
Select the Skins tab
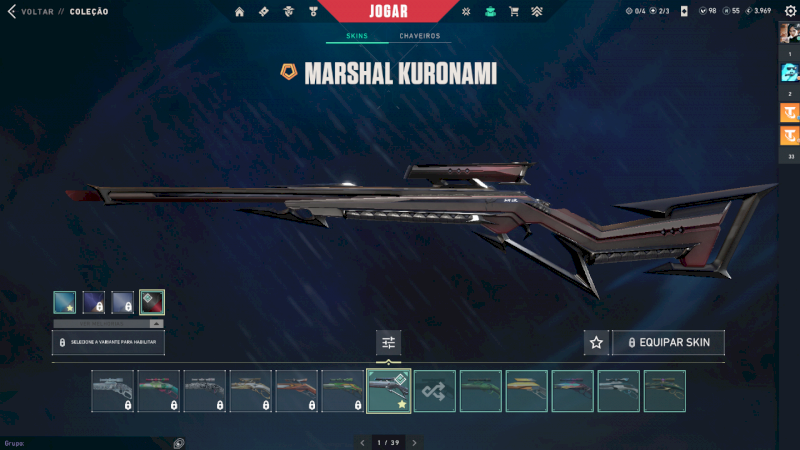357,36
